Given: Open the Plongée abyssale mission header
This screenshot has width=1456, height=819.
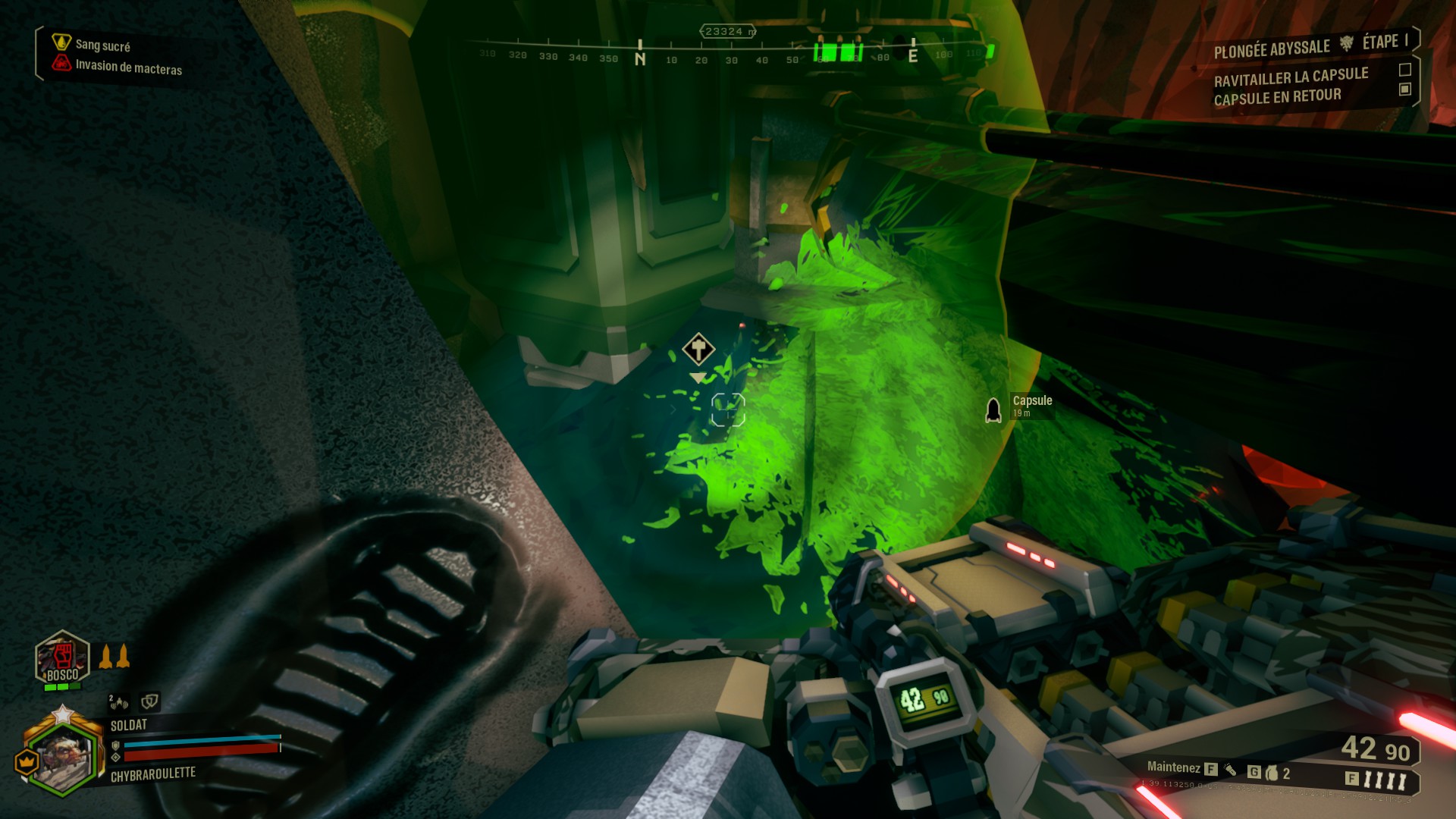Looking at the screenshot, I should pos(1272,49).
